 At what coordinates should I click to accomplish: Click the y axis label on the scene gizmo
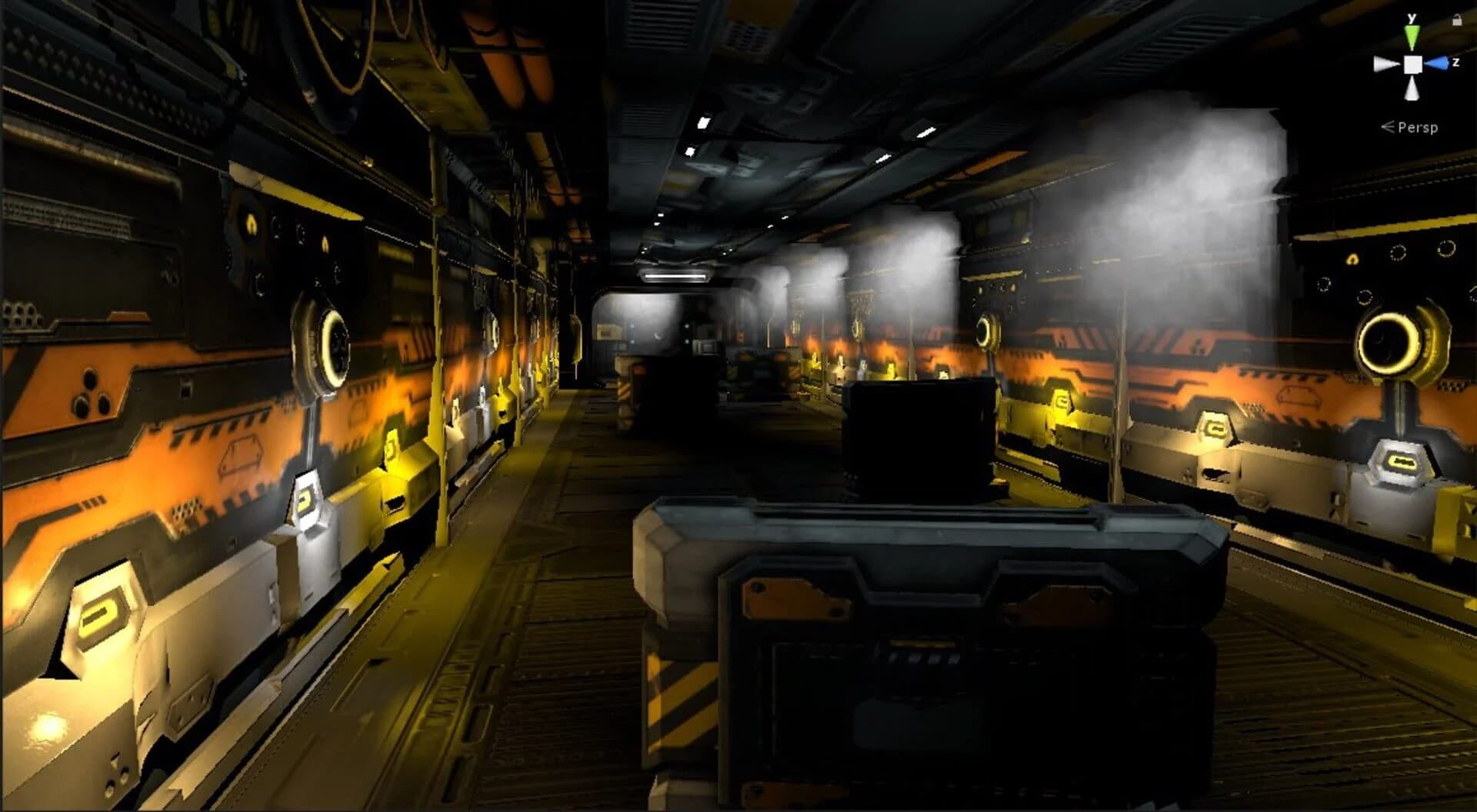[1412, 18]
